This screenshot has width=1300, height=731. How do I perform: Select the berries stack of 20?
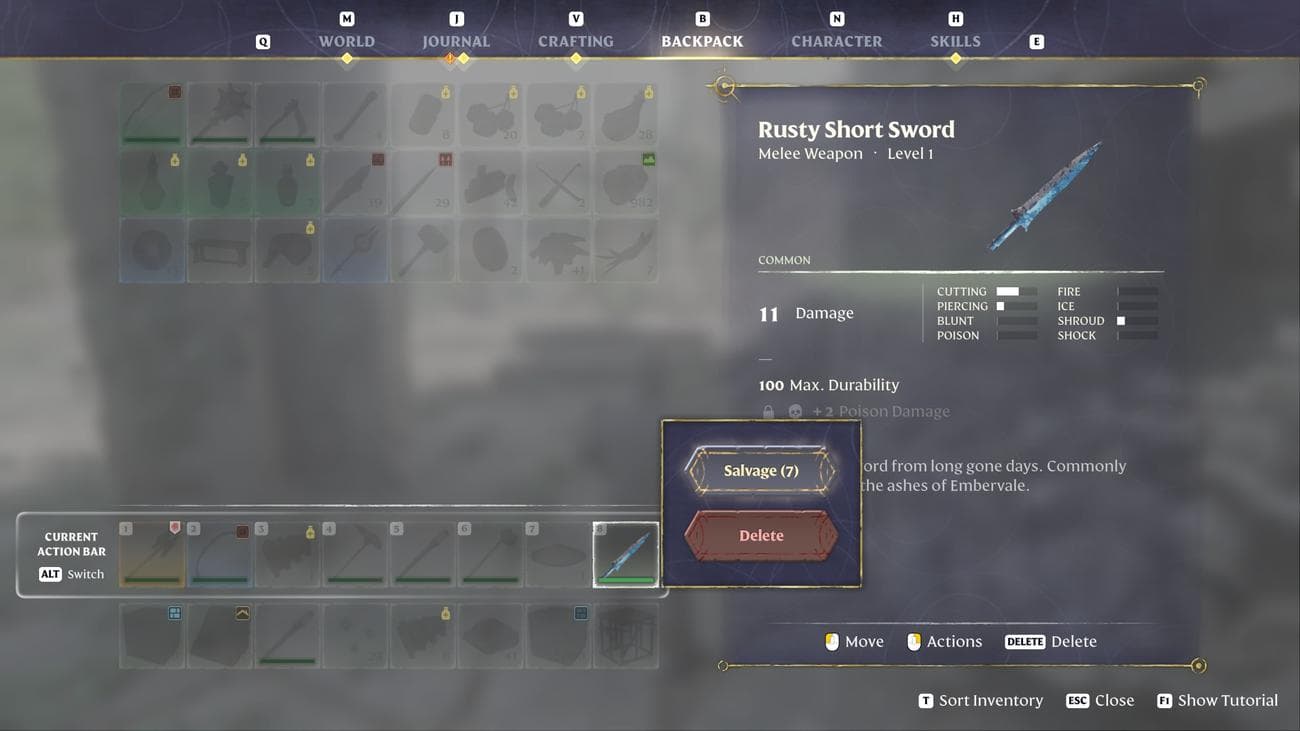point(491,114)
